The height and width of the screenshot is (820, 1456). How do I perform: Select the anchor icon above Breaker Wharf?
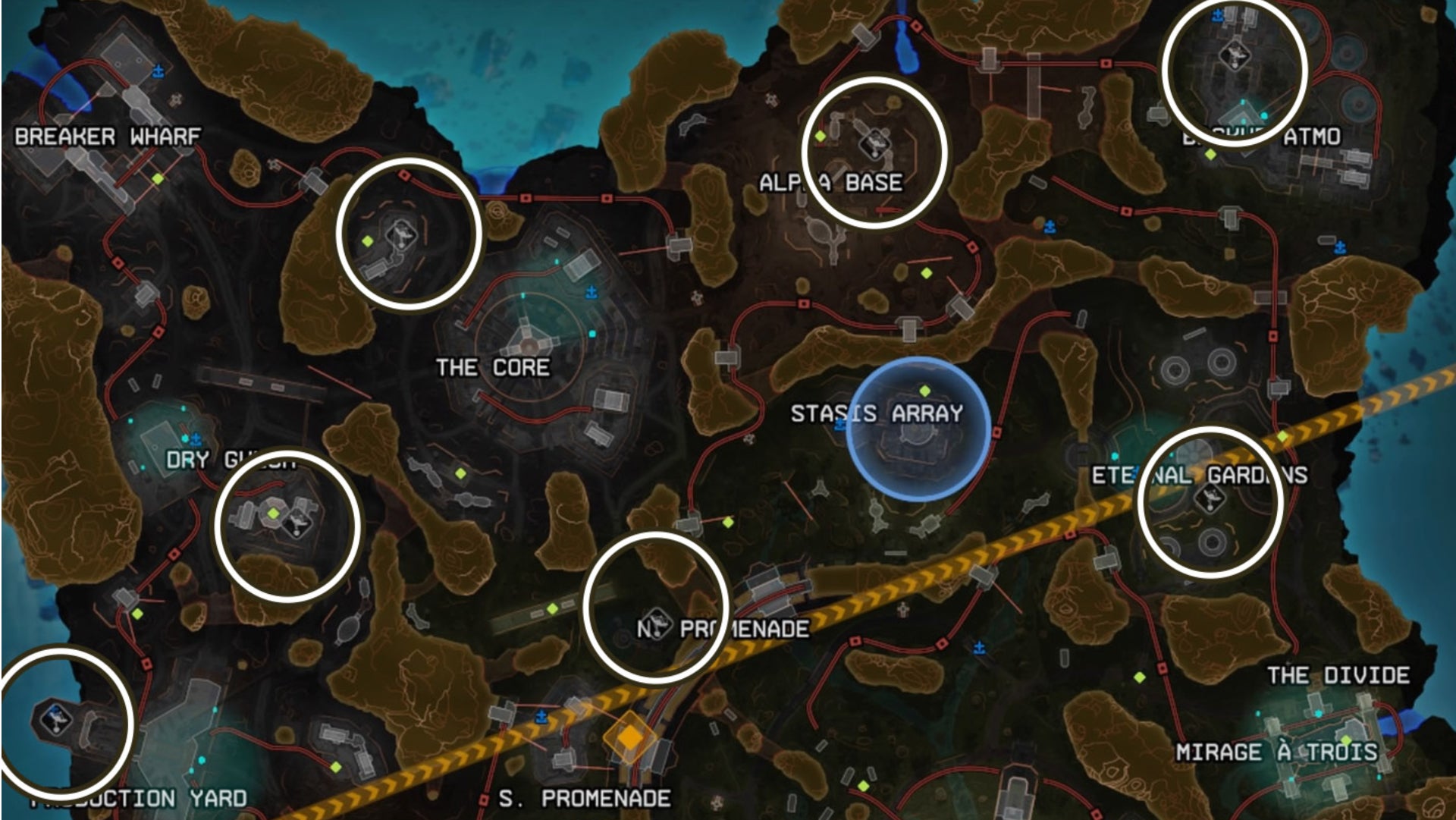pos(158,72)
